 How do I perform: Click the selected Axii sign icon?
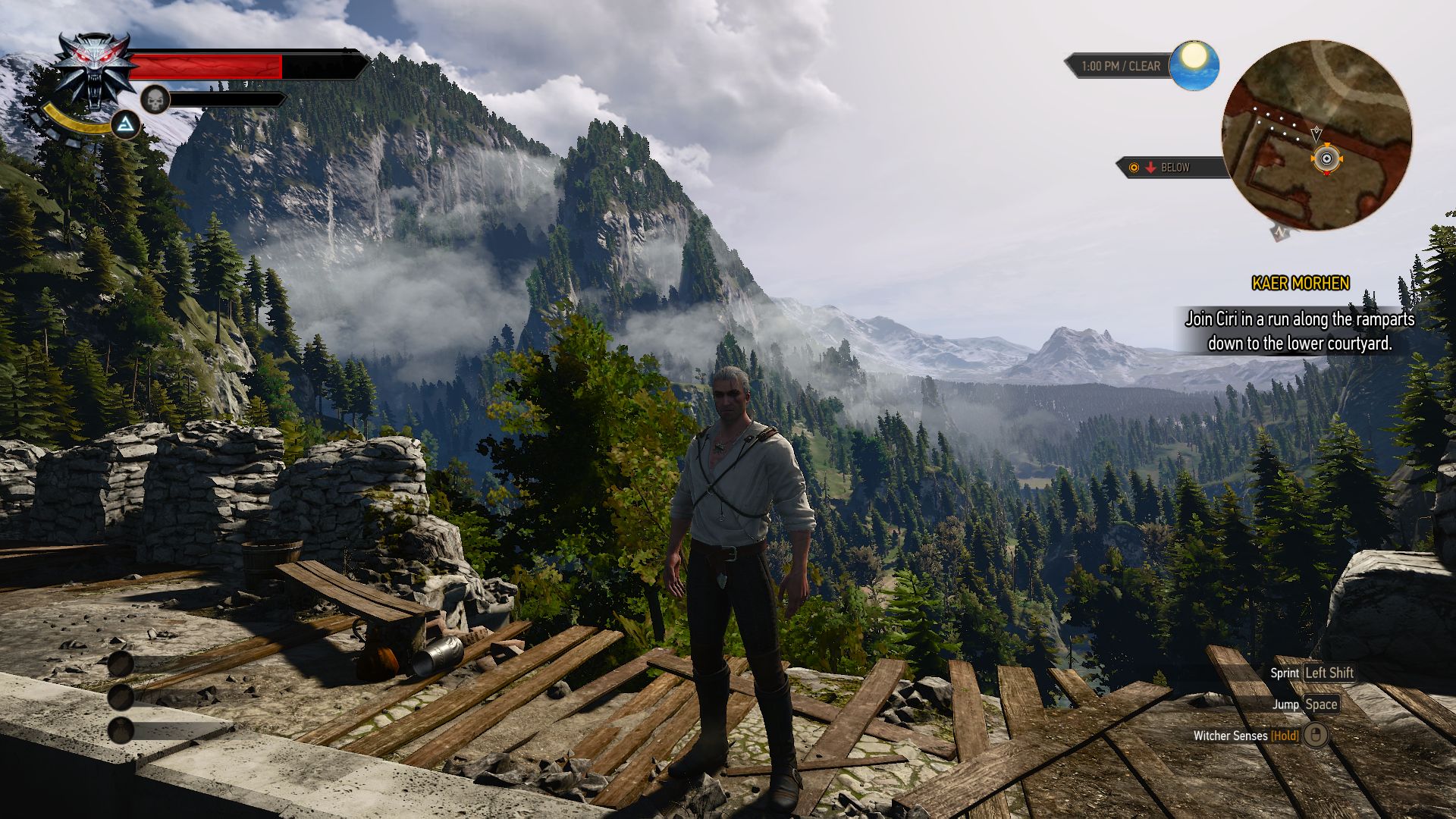(125, 125)
